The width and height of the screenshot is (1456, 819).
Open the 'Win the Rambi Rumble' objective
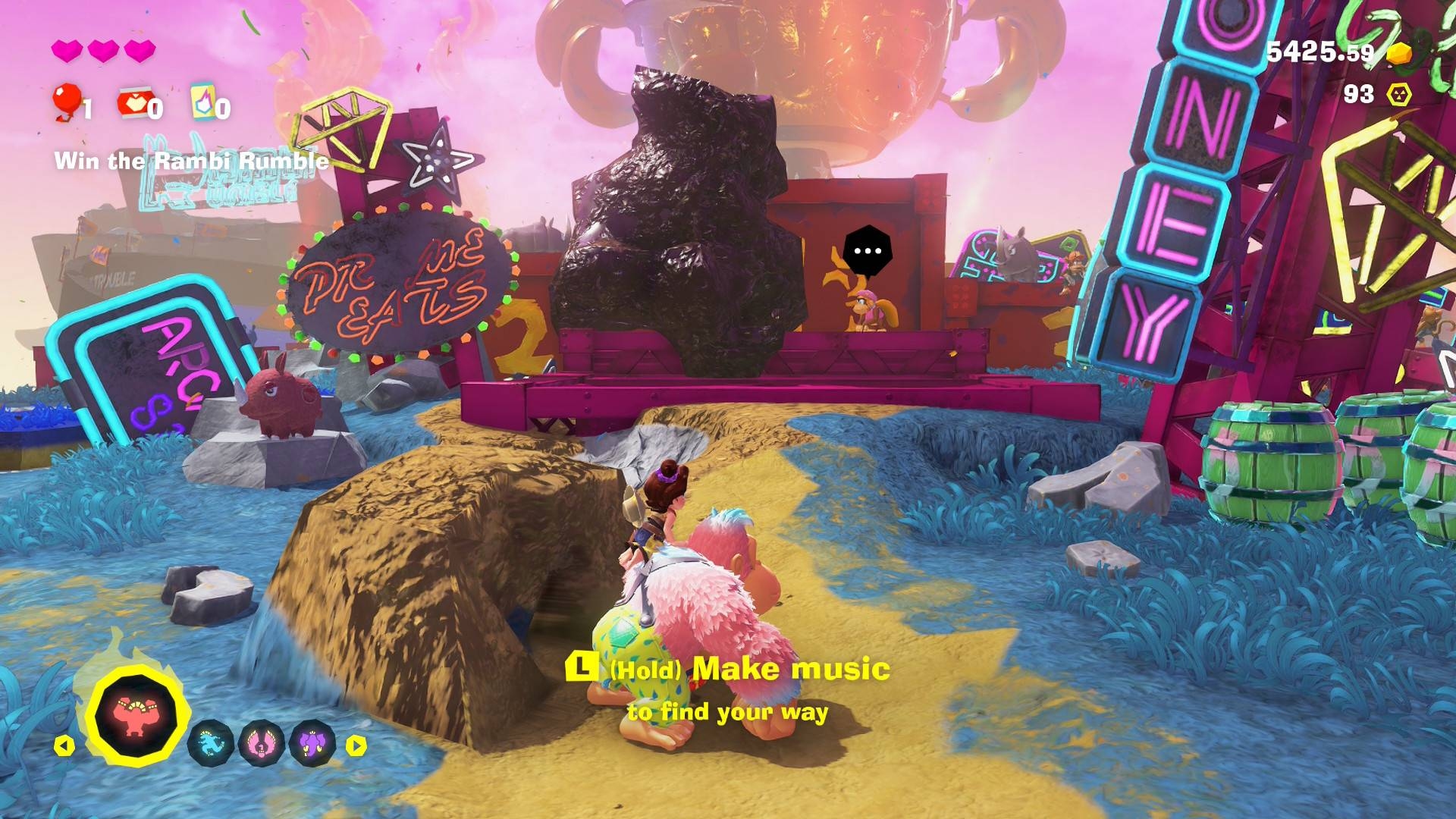[x=191, y=161]
